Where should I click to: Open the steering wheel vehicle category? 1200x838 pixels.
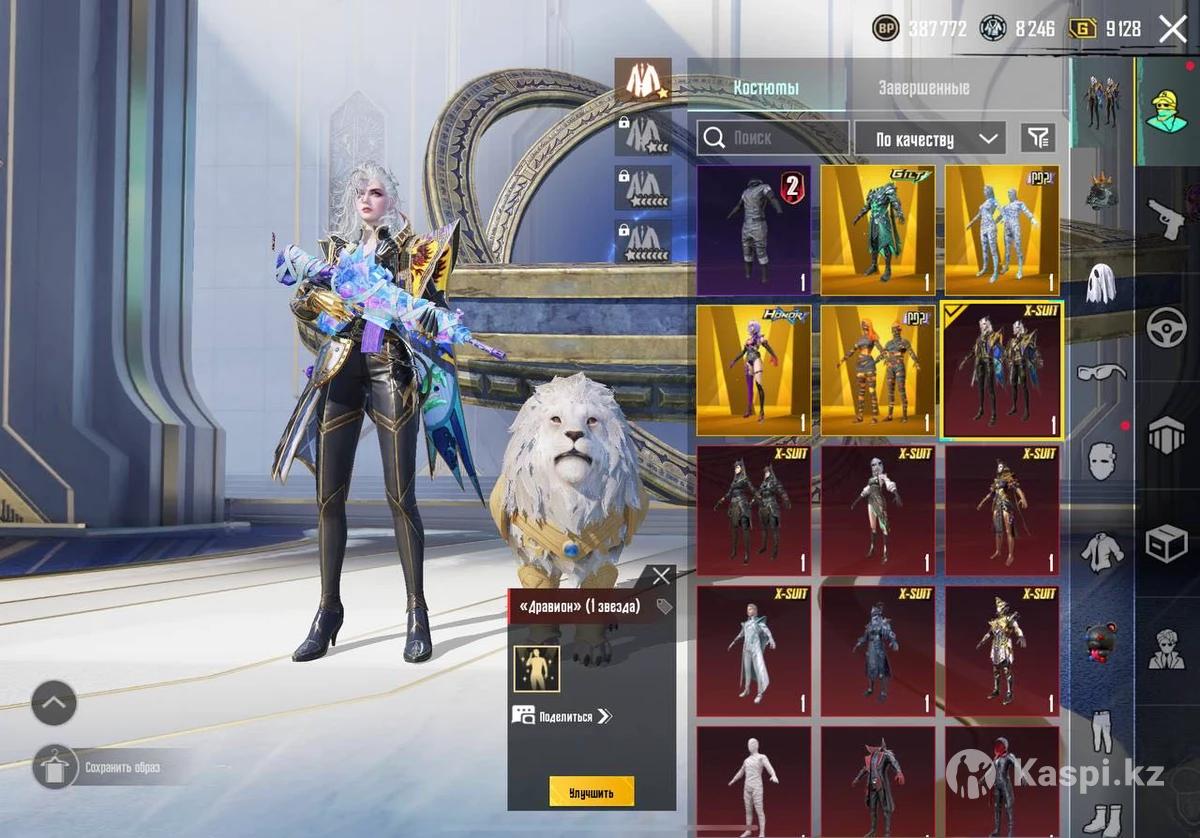pyautogui.click(x=1166, y=327)
